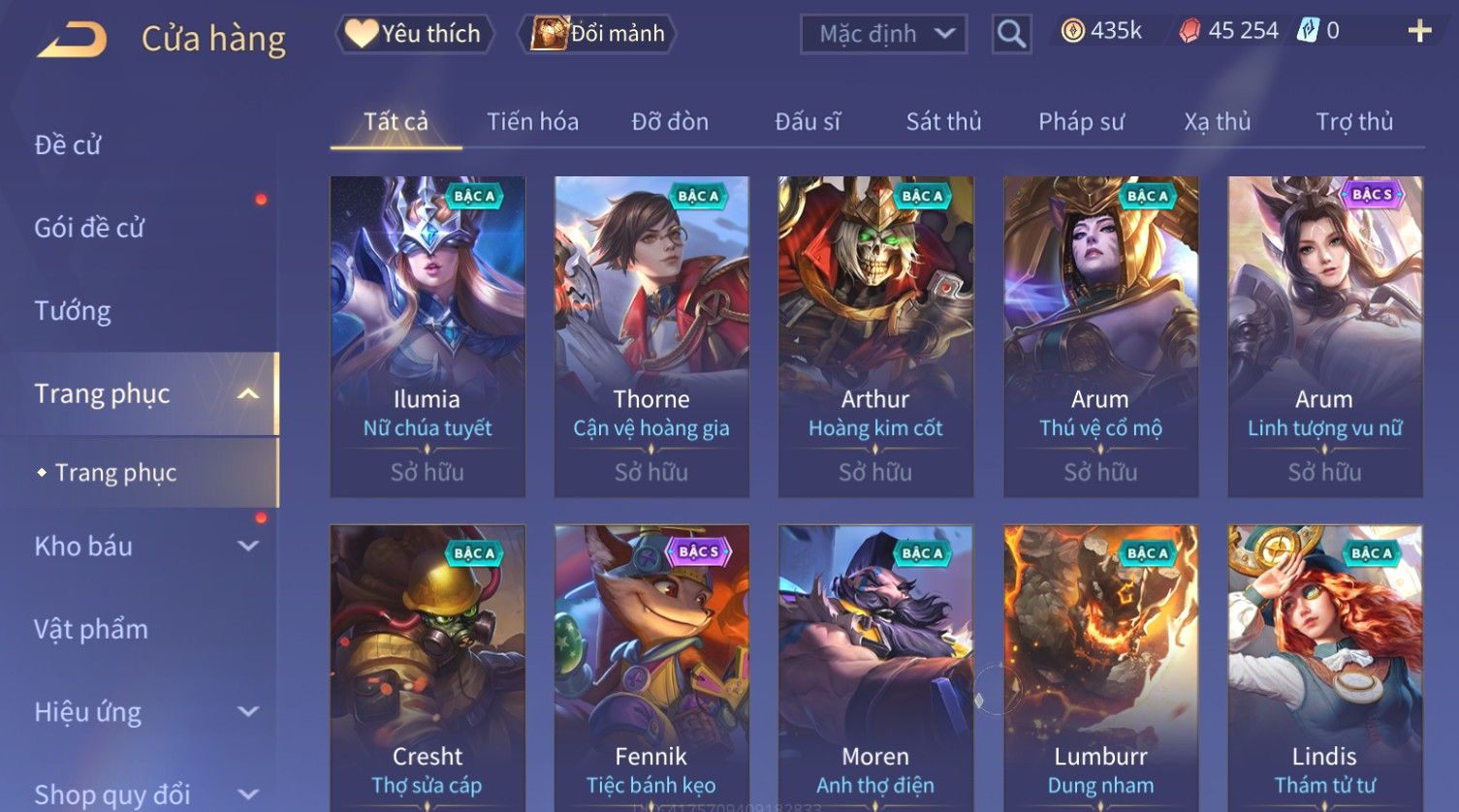
Task: Go to the Tướng shop section
Action: coord(73,311)
